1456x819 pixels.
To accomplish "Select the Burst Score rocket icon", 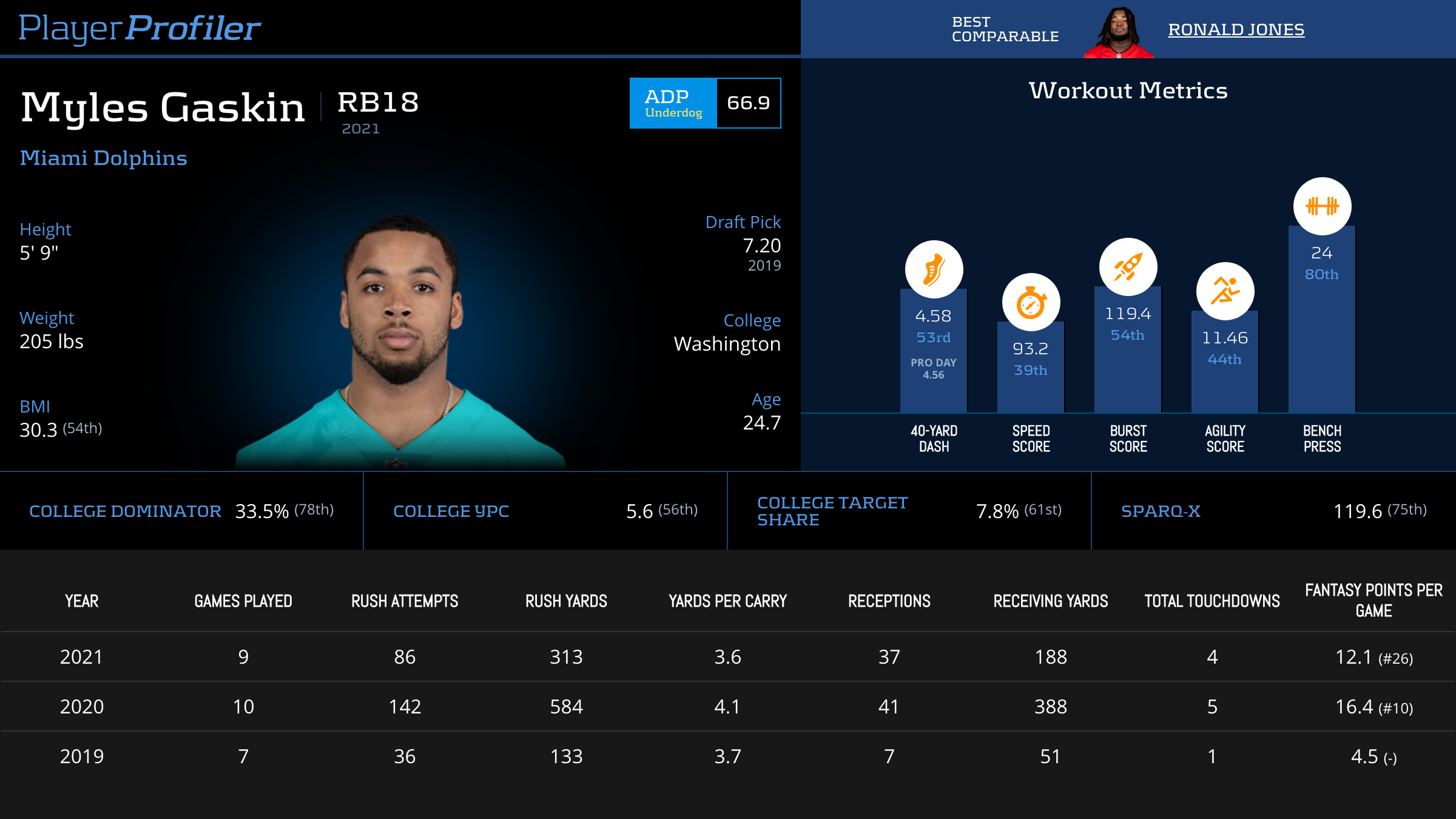I will pyautogui.click(x=1128, y=267).
